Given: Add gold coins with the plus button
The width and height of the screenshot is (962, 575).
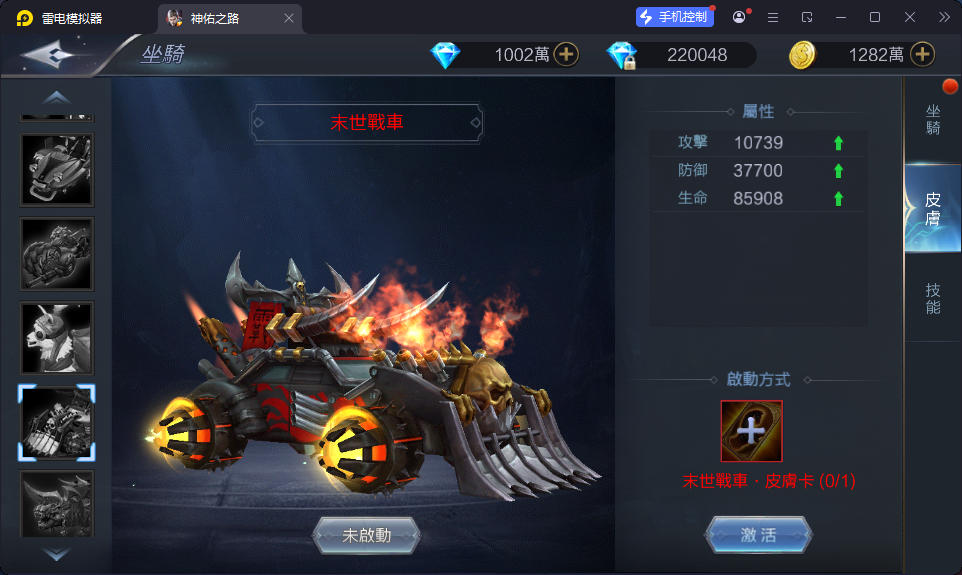Looking at the screenshot, I should (x=922, y=55).
